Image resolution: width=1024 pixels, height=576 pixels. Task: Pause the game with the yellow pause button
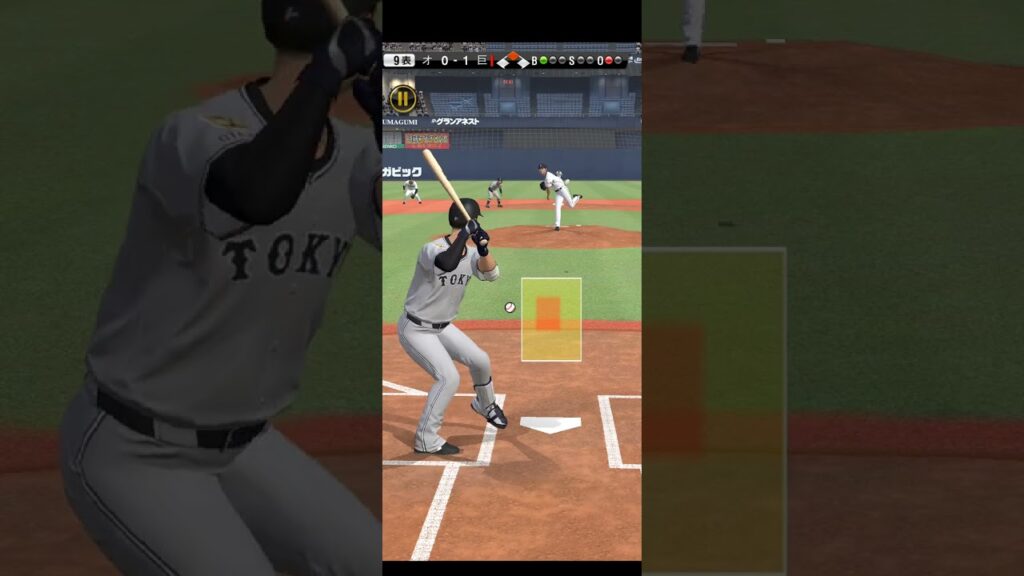402,98
